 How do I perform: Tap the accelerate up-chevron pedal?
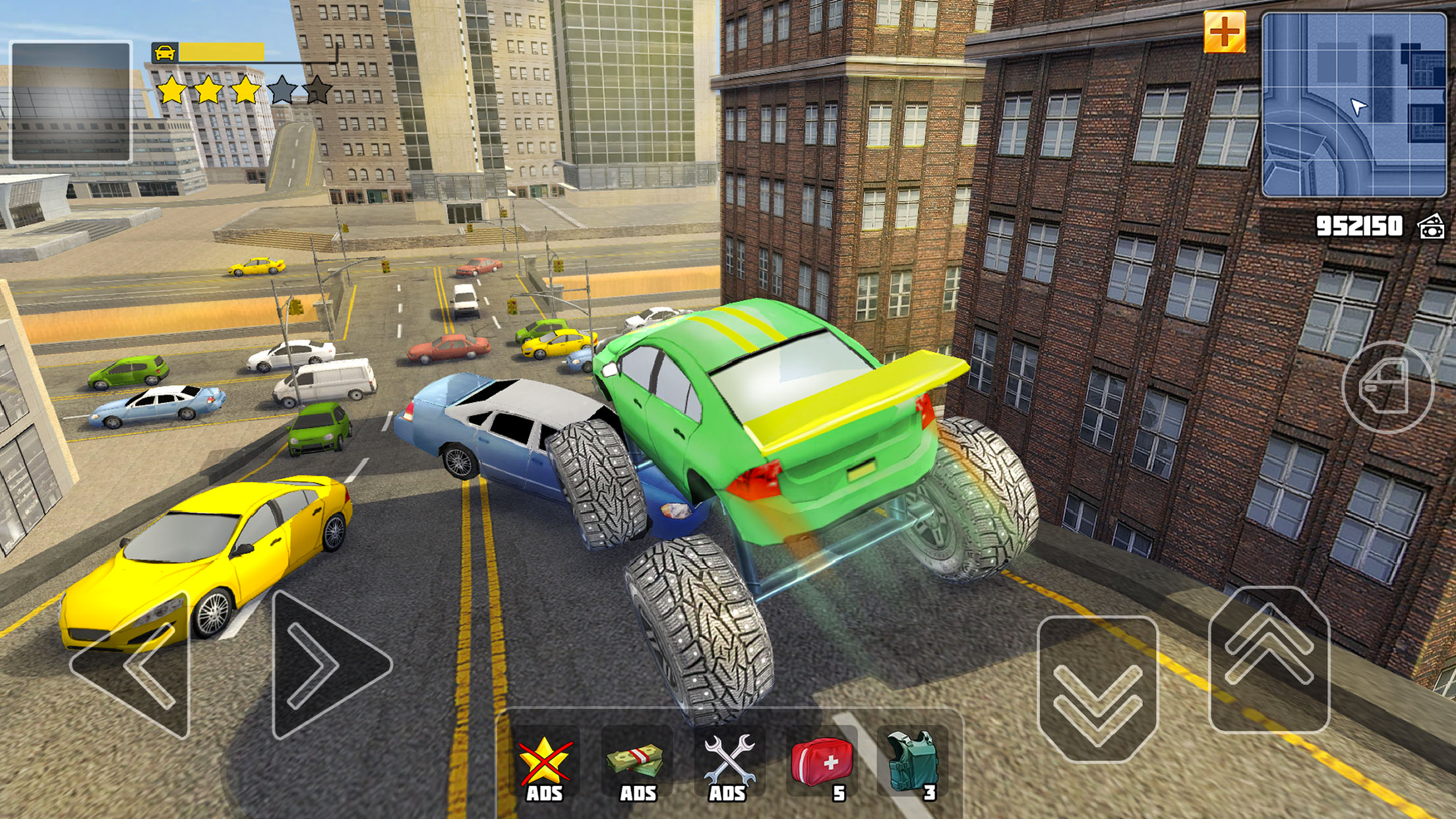pyautogui.click(x=1269, y=659)
